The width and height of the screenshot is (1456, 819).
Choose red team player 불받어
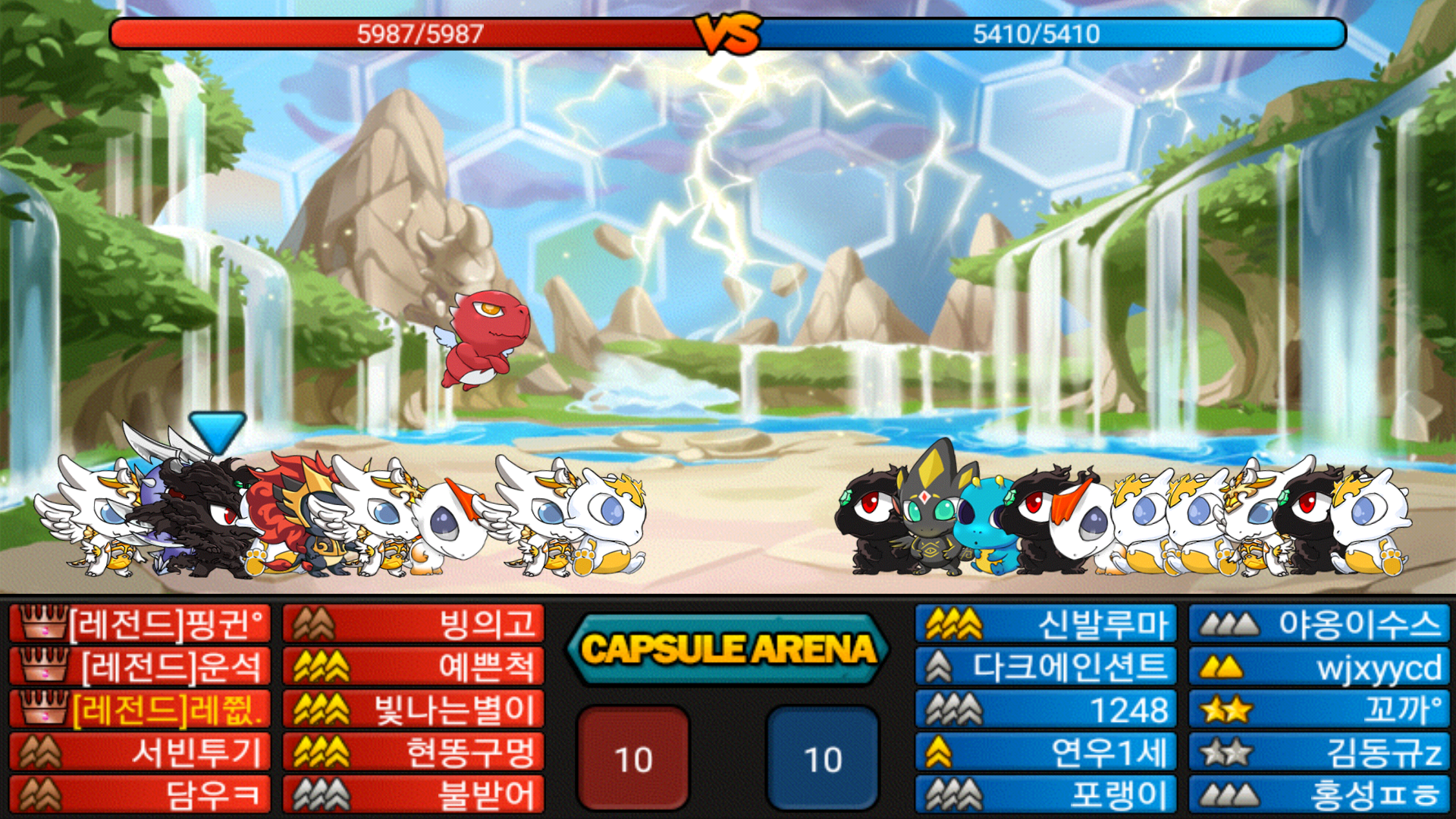pyautogui.click(x=413, y=795)
